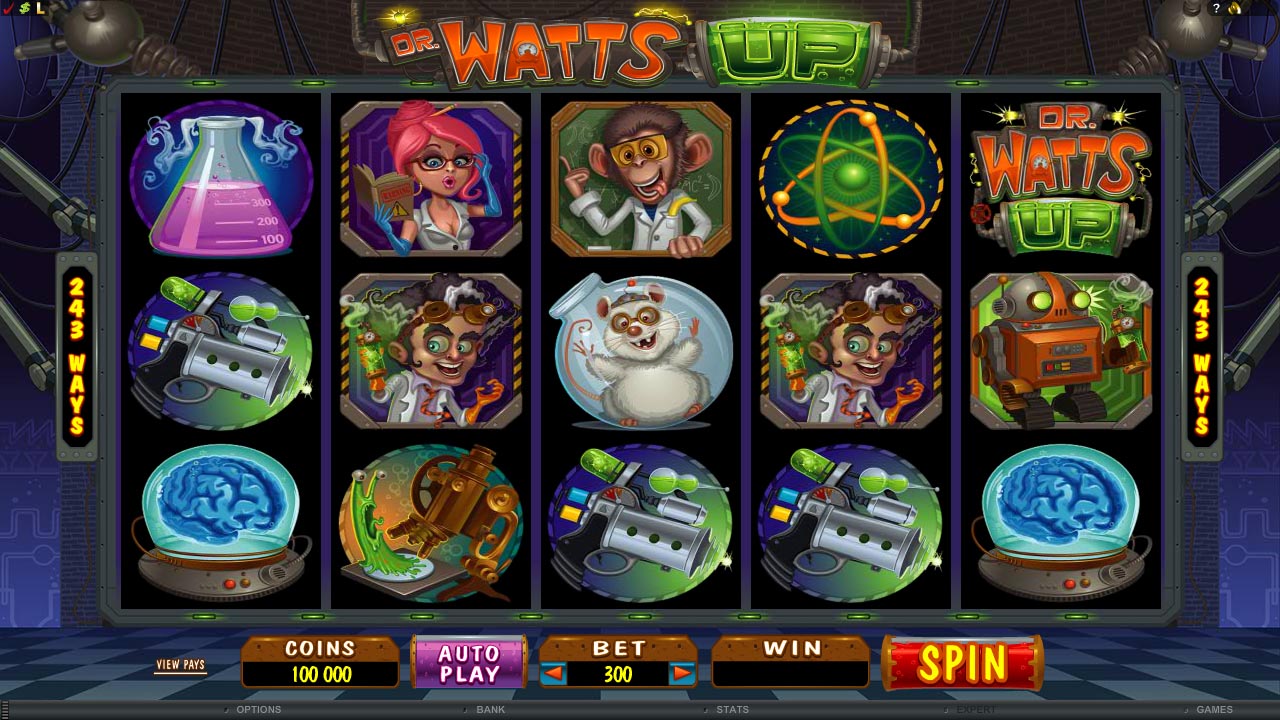Click the yellow L icon
Viewport: 1280px width, 720px height.
(x=40, y=8)
